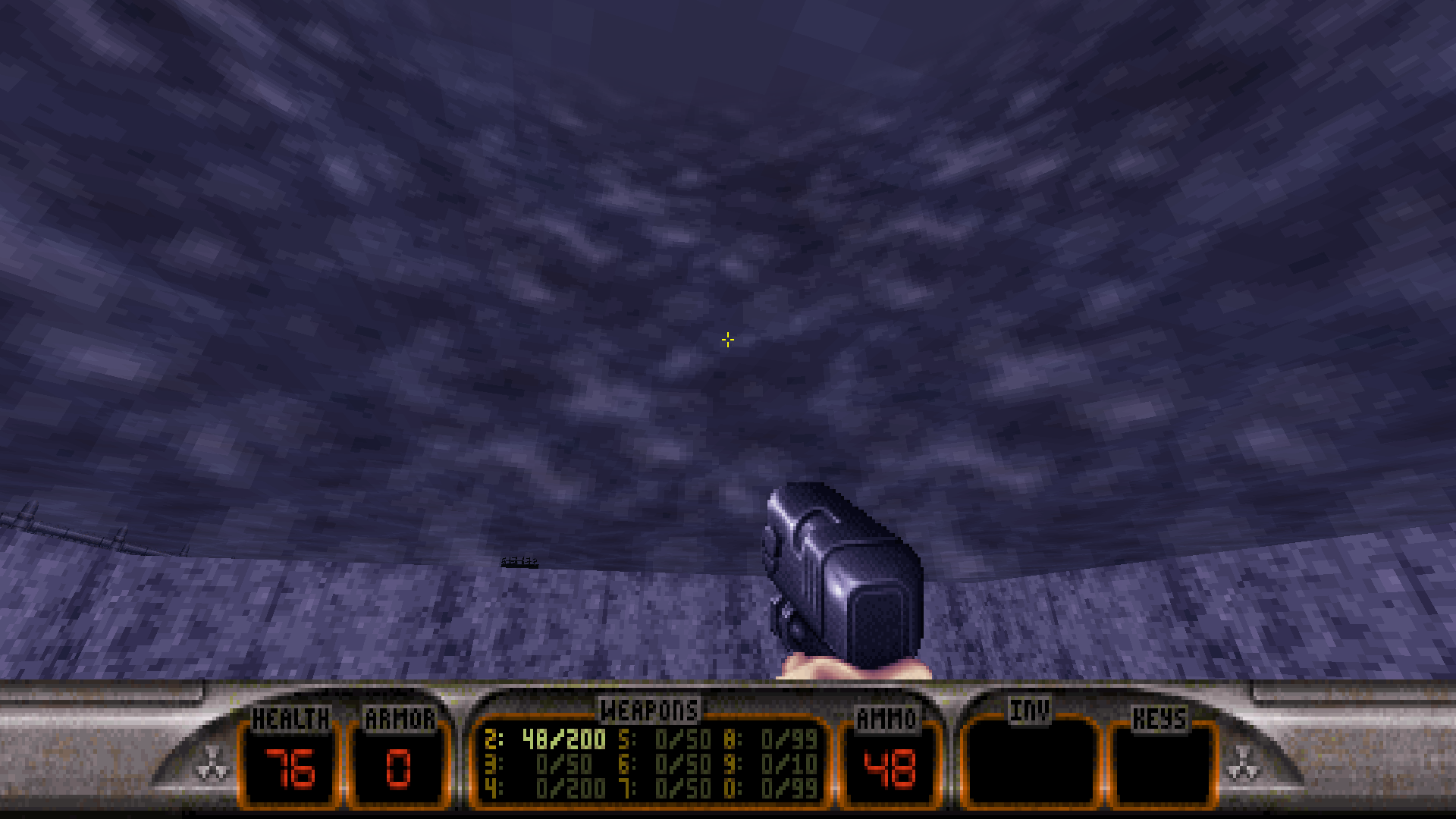
Task: Click the WEAPONS panel header label
Action: (x=648, y=711)
